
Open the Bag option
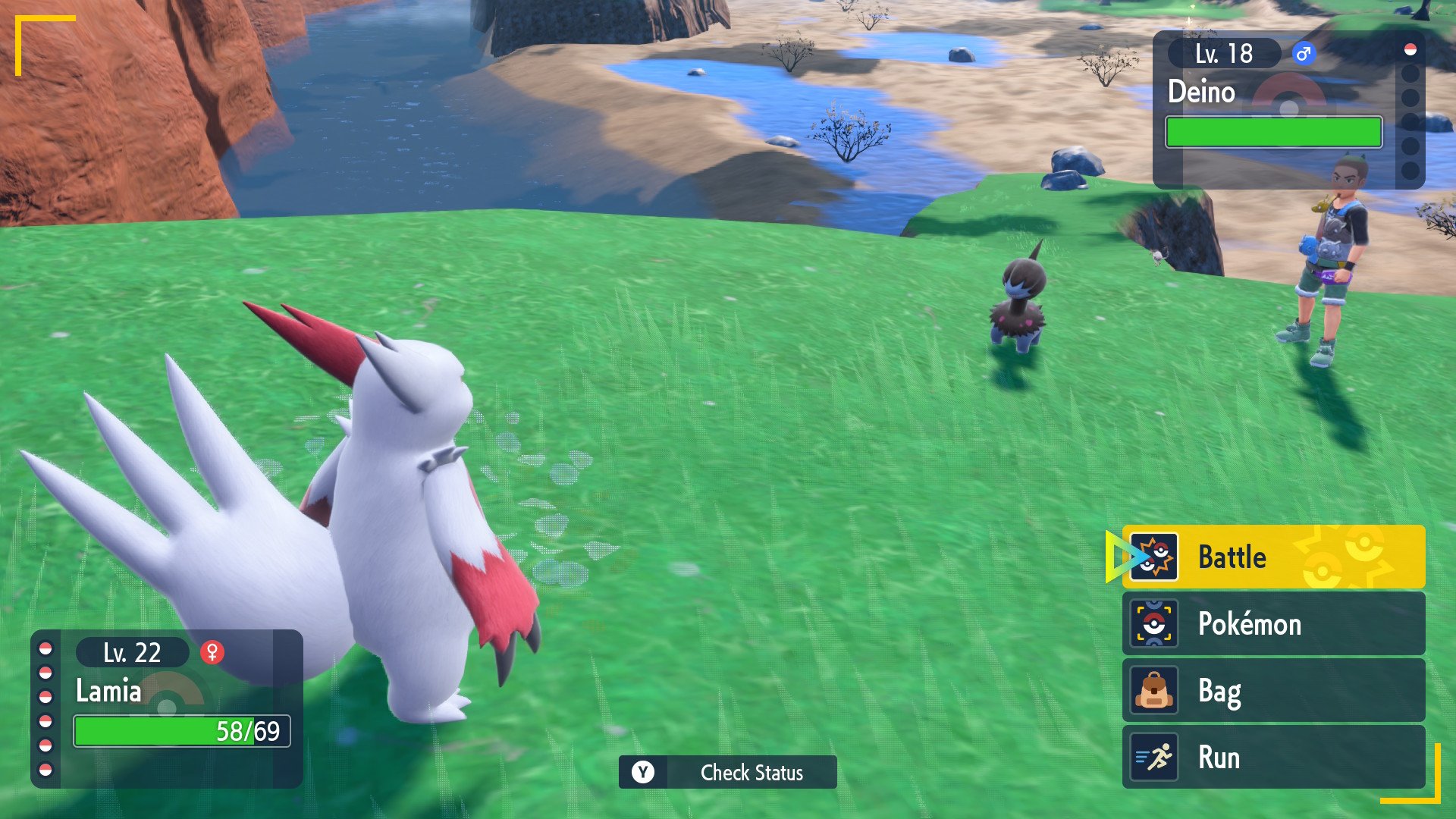[x=1272, y=691]
